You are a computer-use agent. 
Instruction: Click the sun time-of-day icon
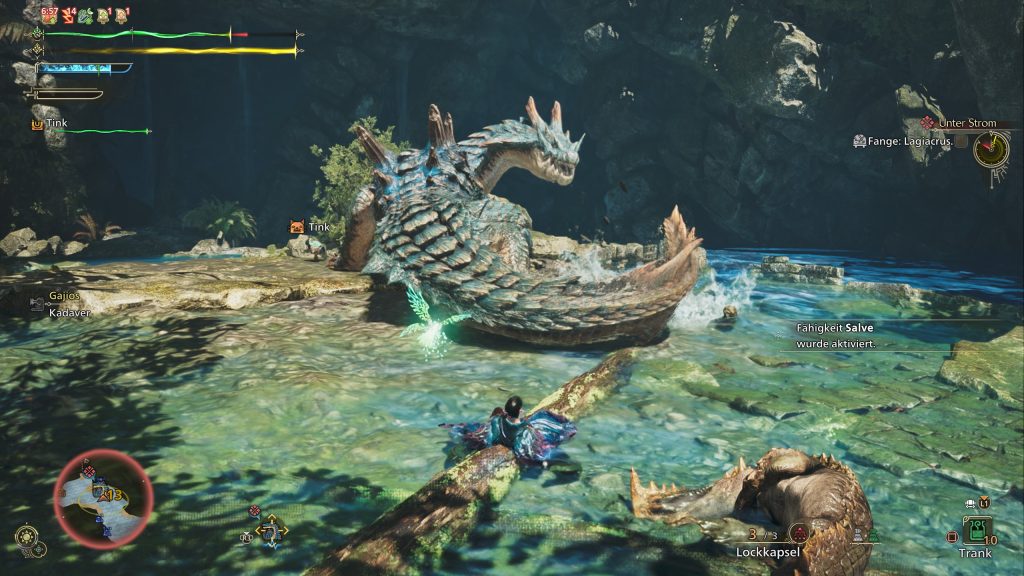26,538
